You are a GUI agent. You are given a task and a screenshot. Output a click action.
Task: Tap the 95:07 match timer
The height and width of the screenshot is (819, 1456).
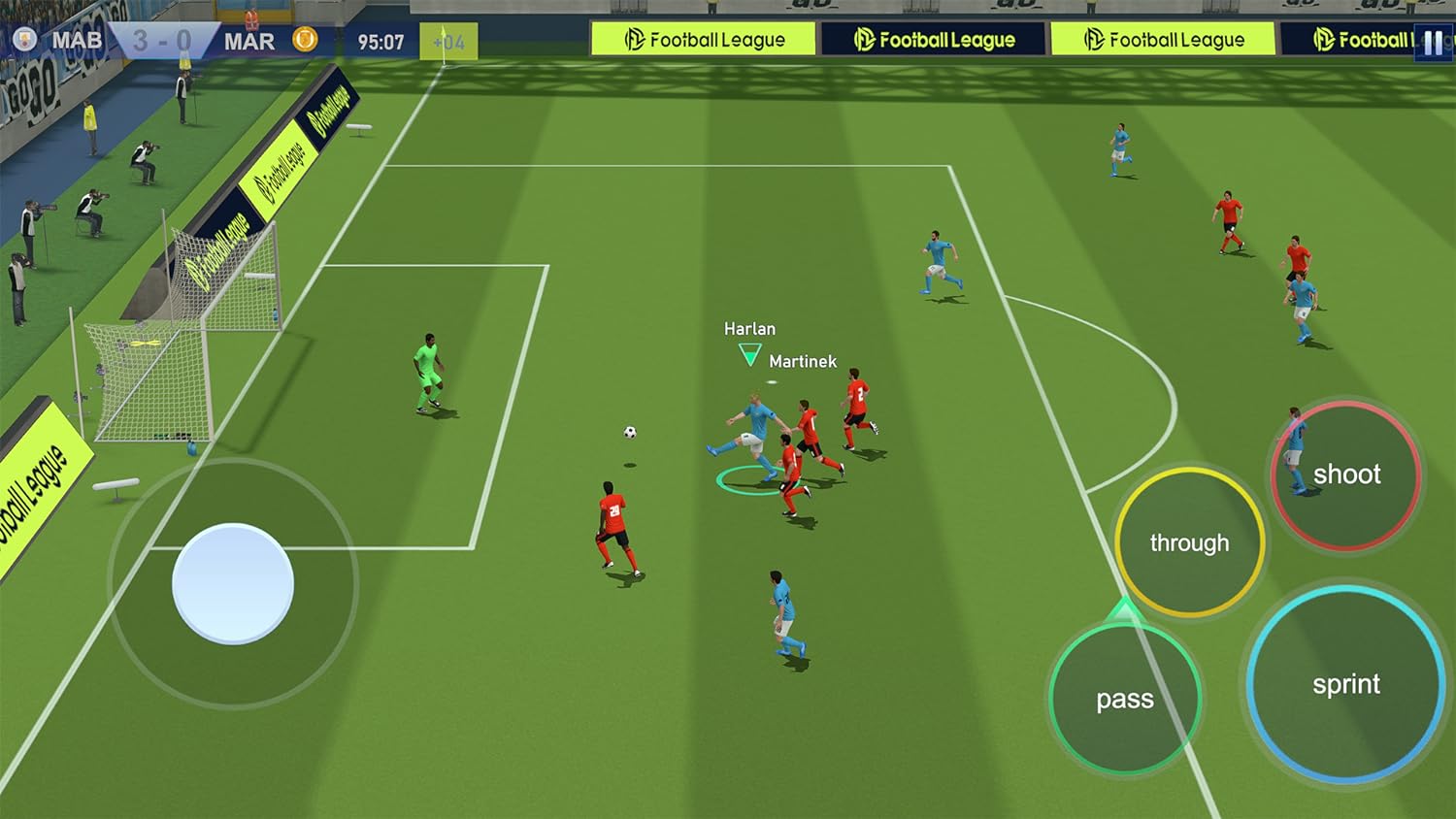click(380, 41)
